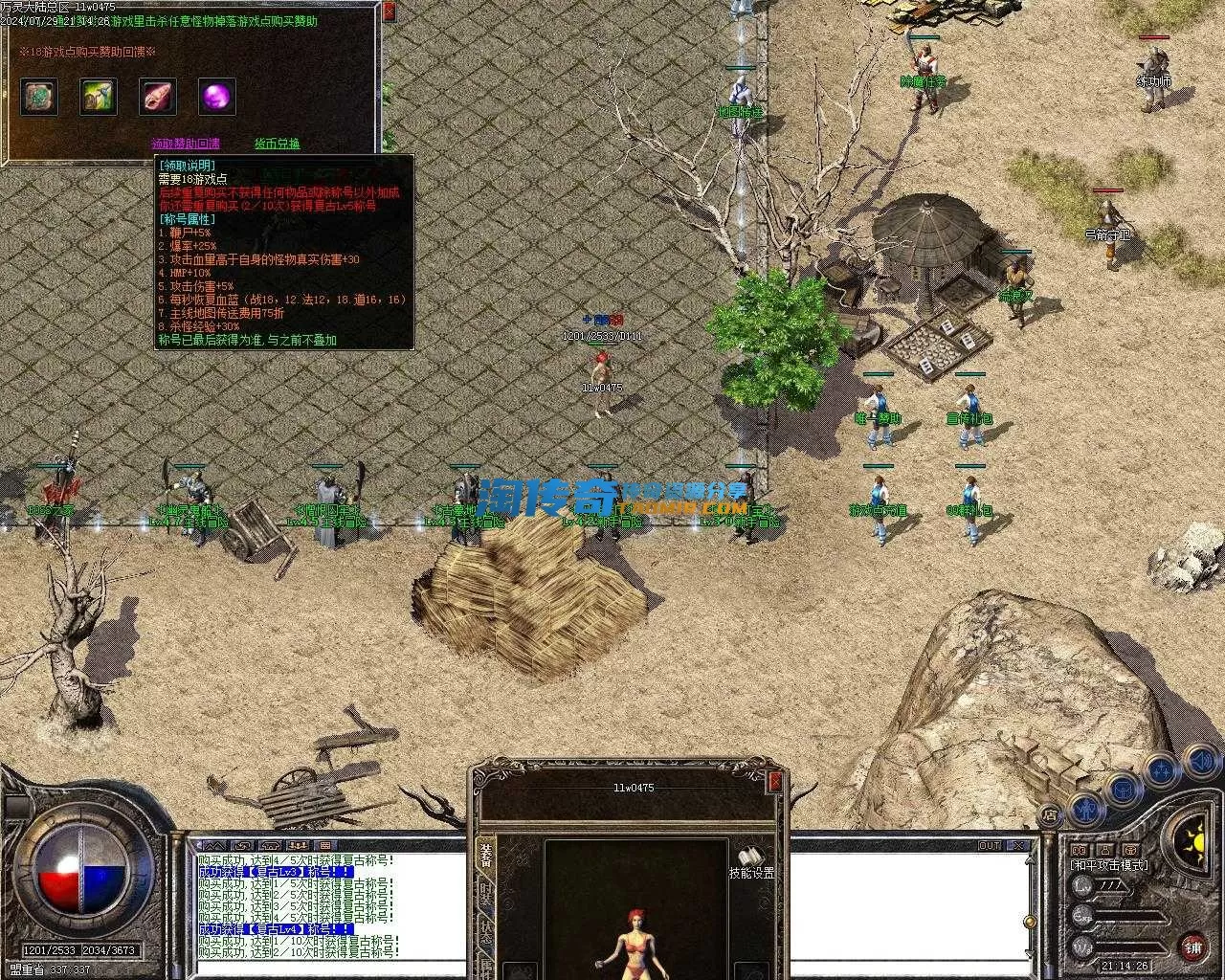Open the 店 shop round button
This screenshot has width=1225, height=980.
coord(1050,815)
